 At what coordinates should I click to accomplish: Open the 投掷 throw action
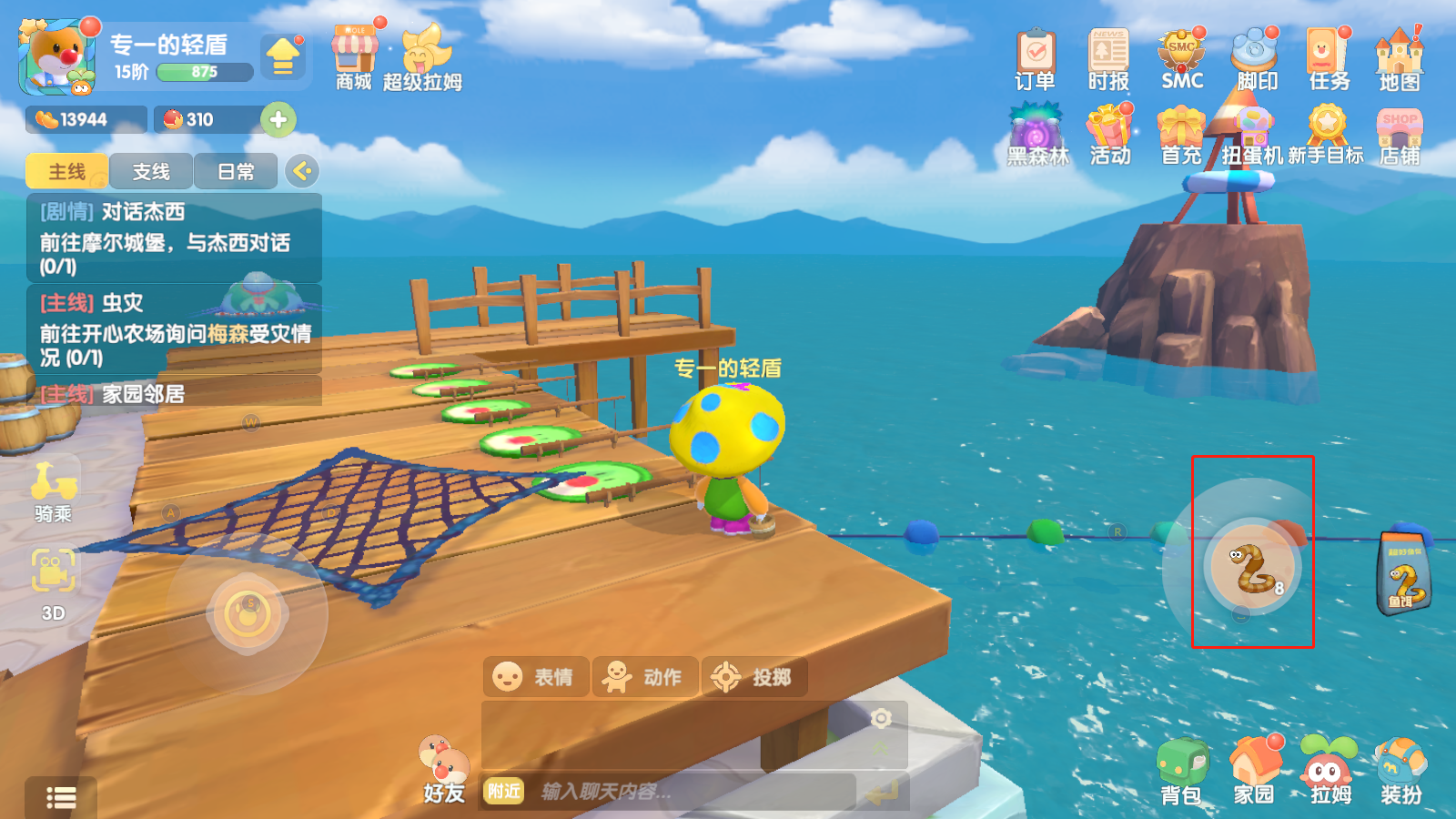point(753,677)
